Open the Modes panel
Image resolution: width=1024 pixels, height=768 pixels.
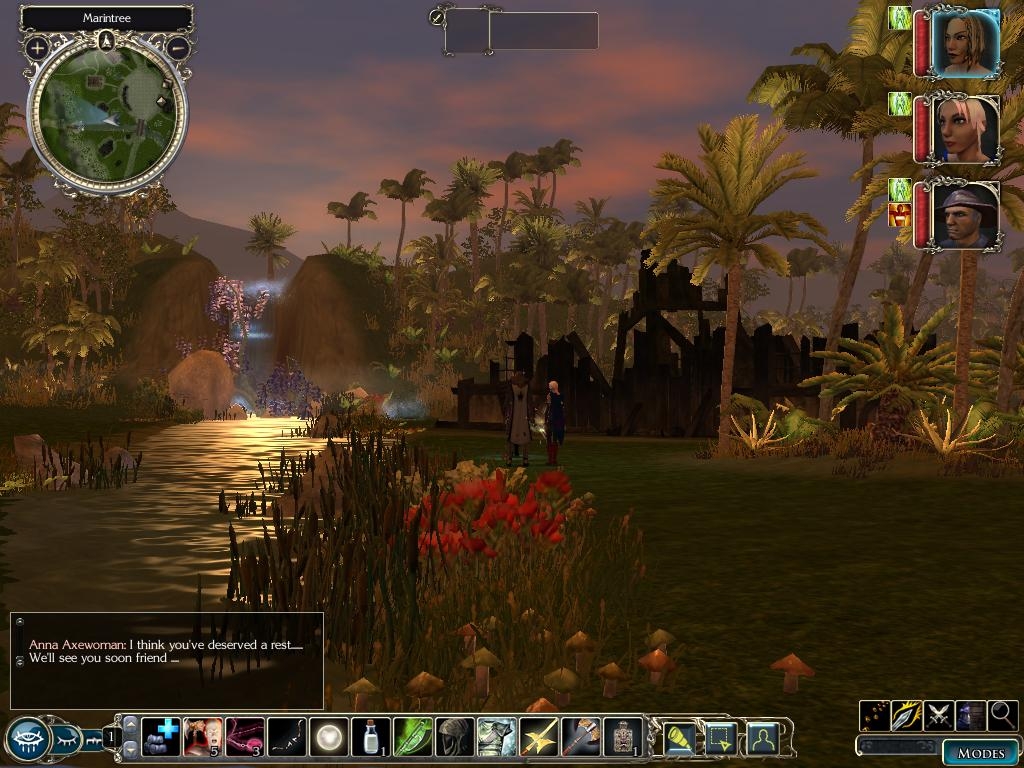tap(980, 753)
